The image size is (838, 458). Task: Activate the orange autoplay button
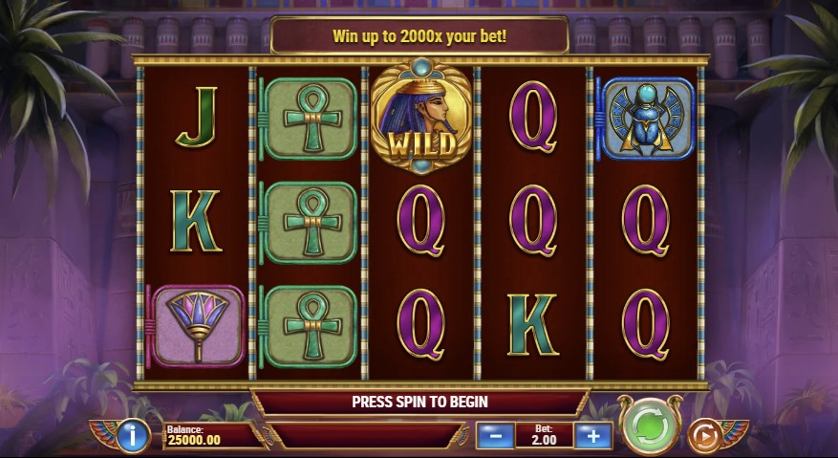pyautogui.click(x=704, y=436)
